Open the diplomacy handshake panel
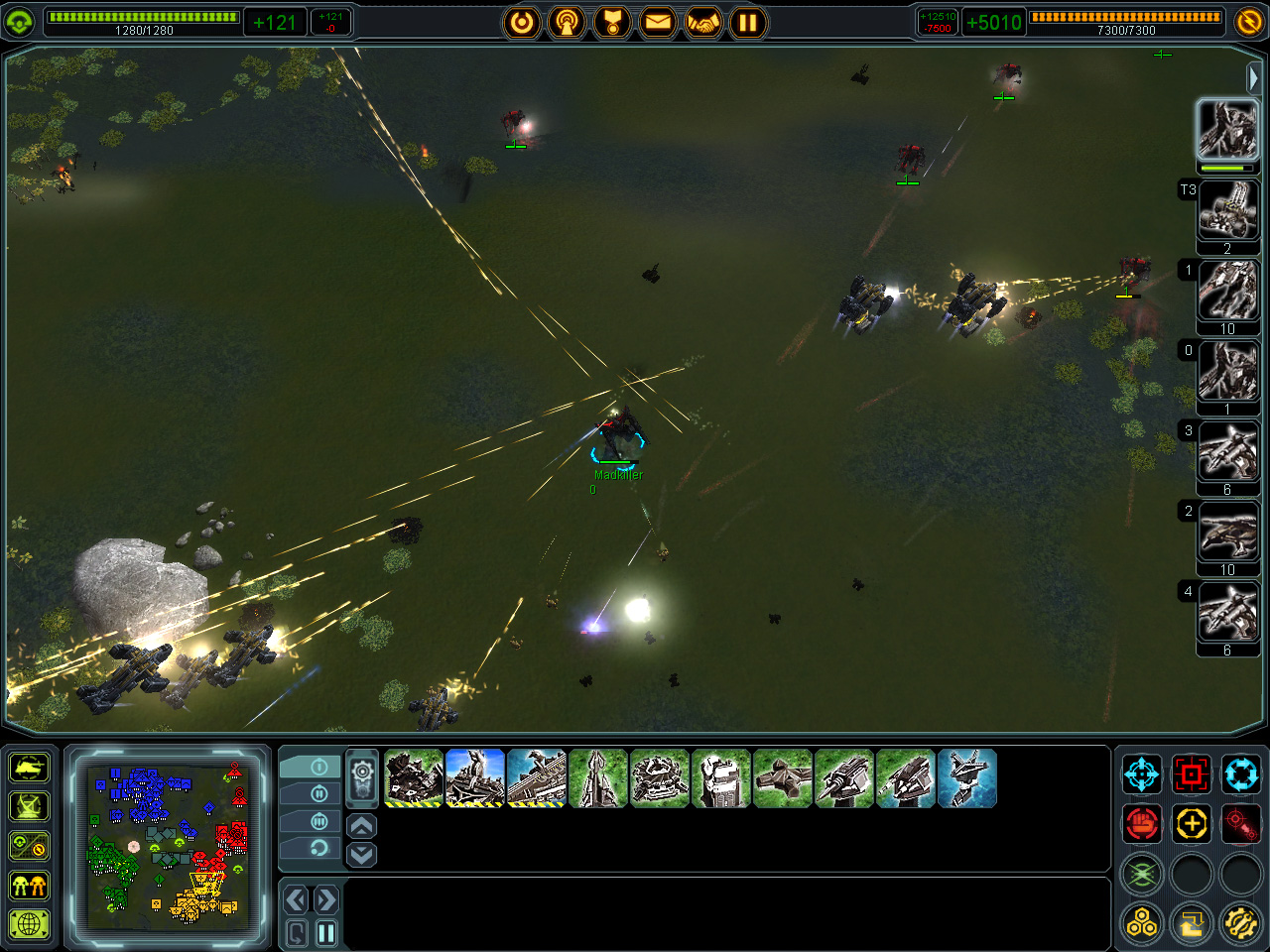The image size is (1270, 952). tap(702, 22)
